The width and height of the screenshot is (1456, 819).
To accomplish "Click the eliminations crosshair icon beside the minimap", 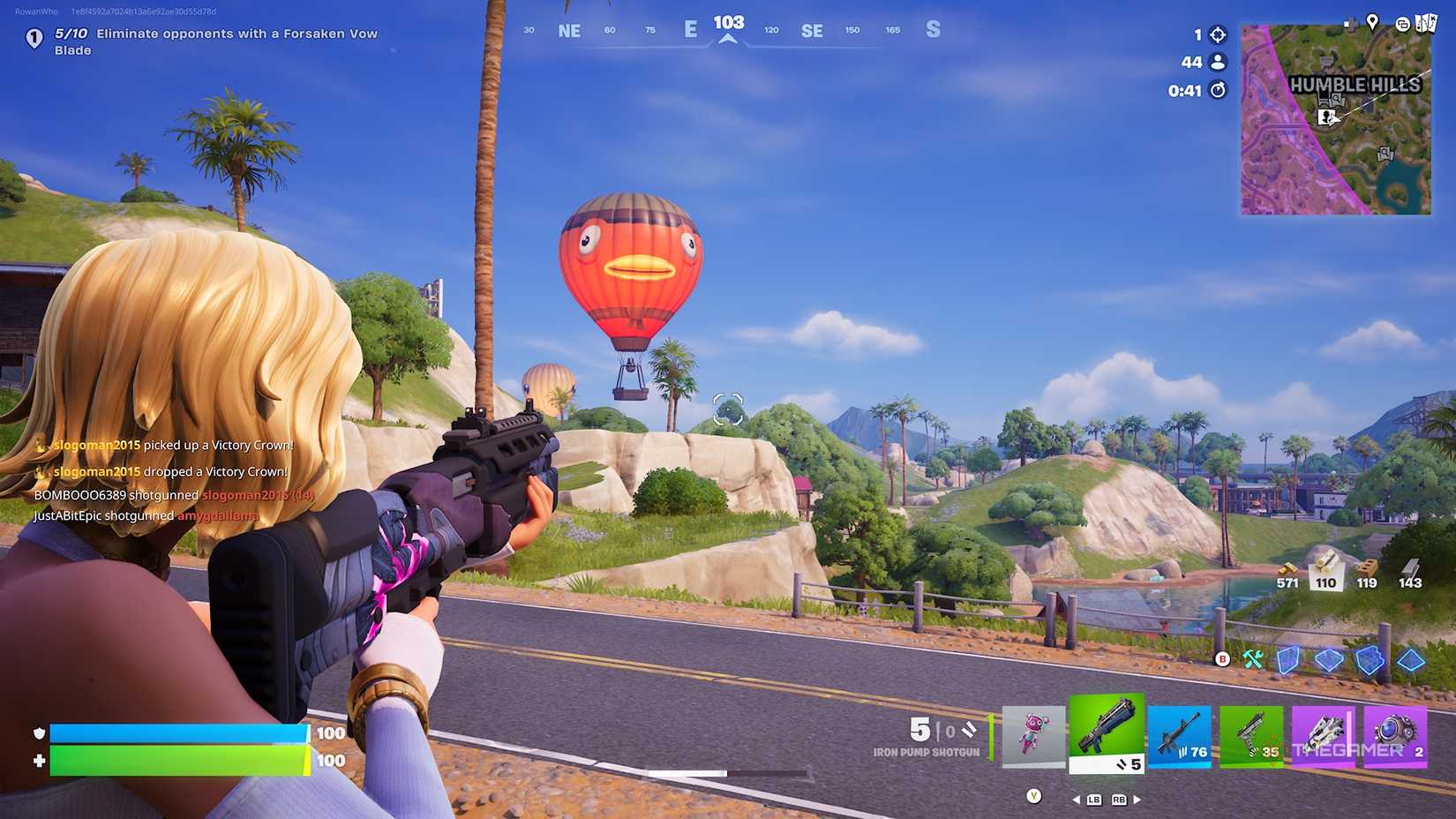I will coord(1217,34).
